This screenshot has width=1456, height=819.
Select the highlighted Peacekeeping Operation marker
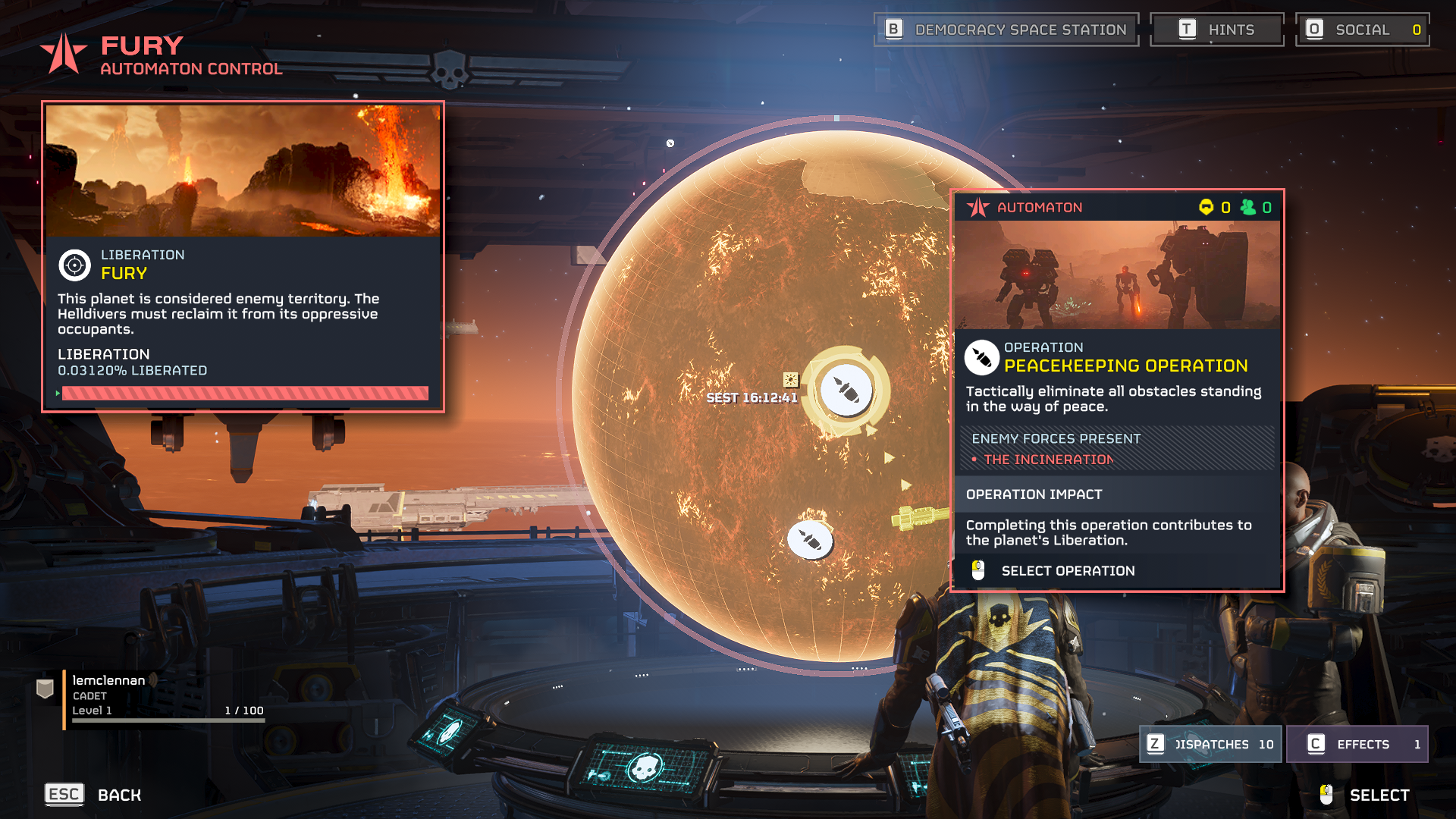(x=846, y=391)
